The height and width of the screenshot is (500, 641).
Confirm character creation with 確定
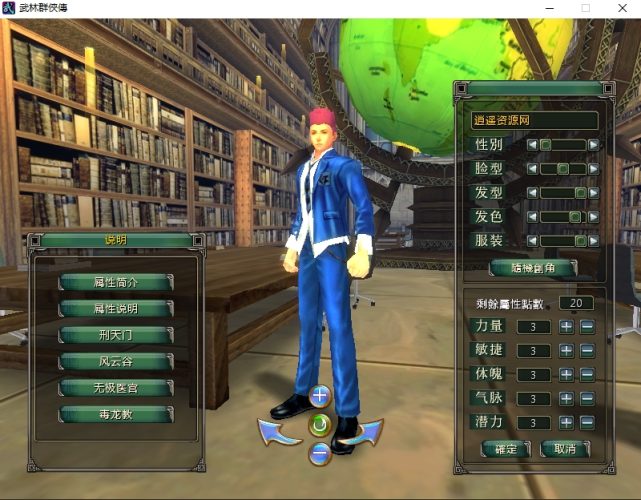coord(507,449)
